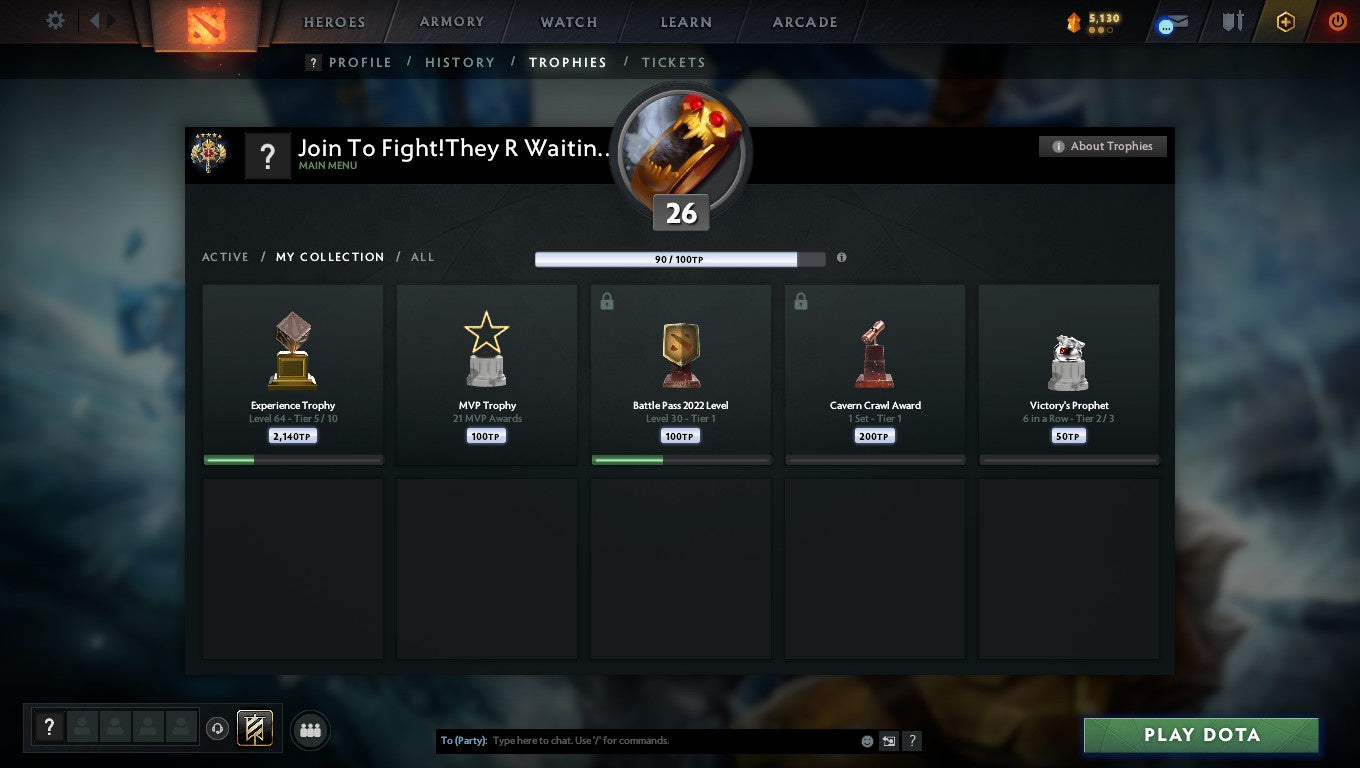Open the friends/party group icon

(x=310, y=729)
